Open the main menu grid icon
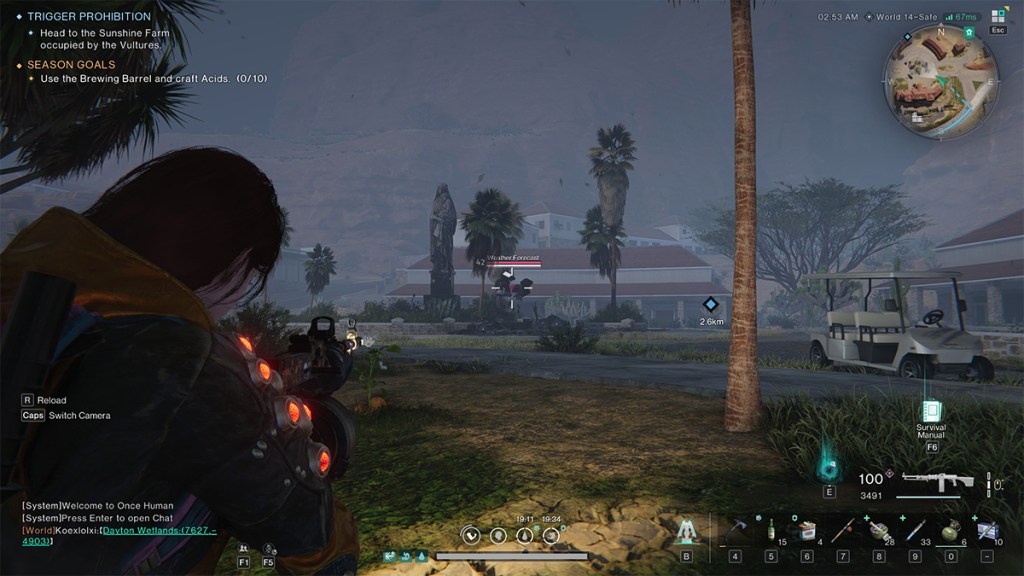 click(x=998, y=16)
